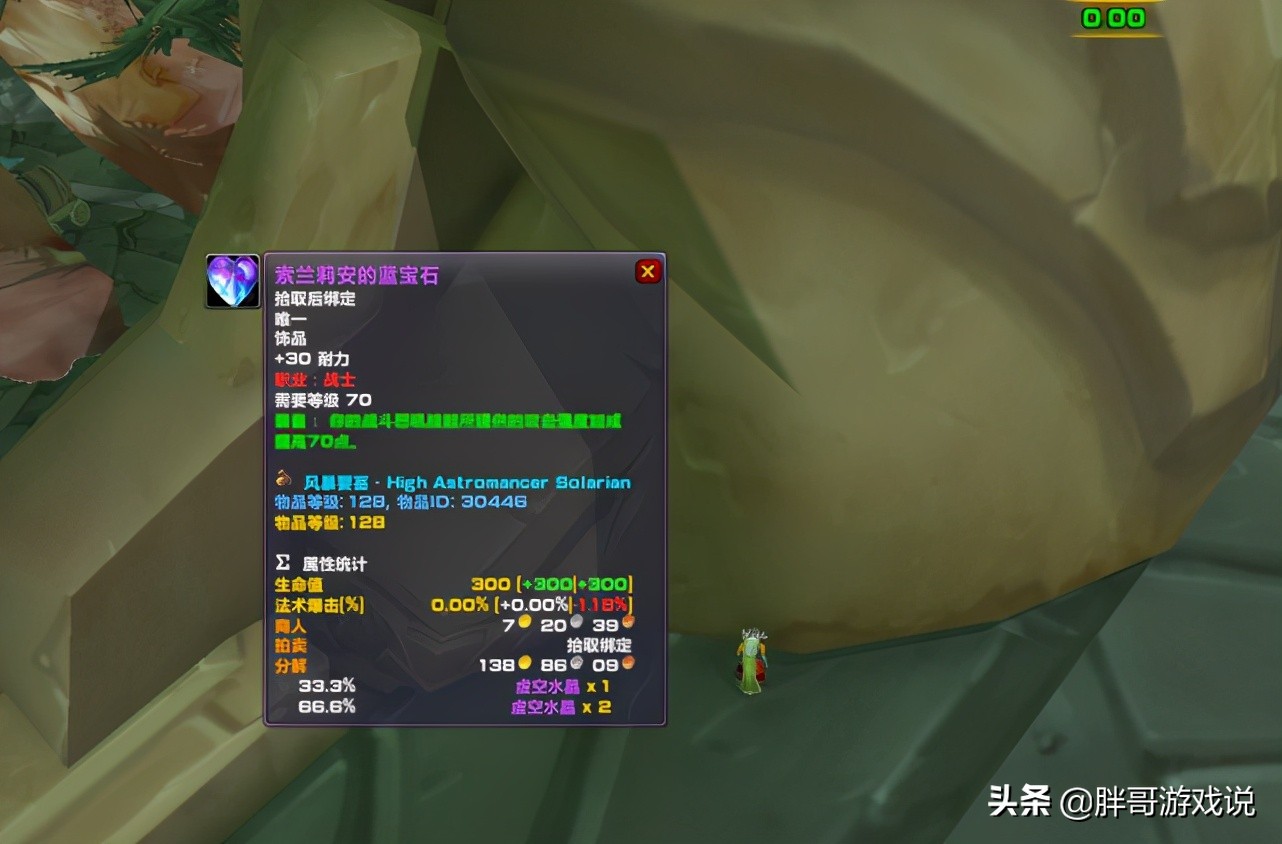The width and height of the screenshot is (1282, 844).
Task: Toggle the 0:00 timer display
Action: click(x=1111, y=17)
